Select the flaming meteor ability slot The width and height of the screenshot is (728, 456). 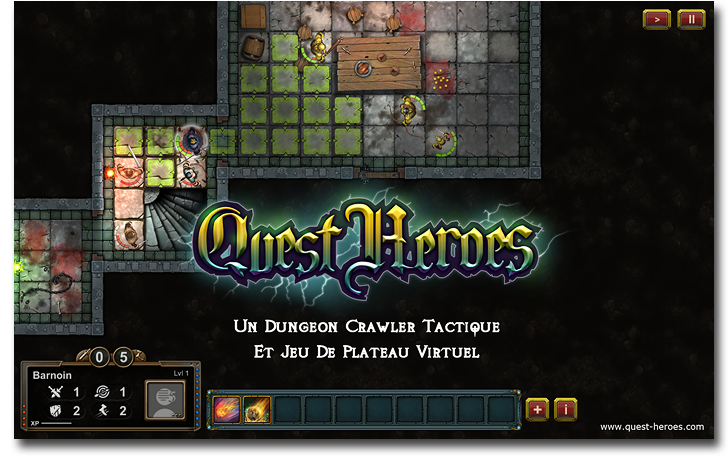point(257,409)
